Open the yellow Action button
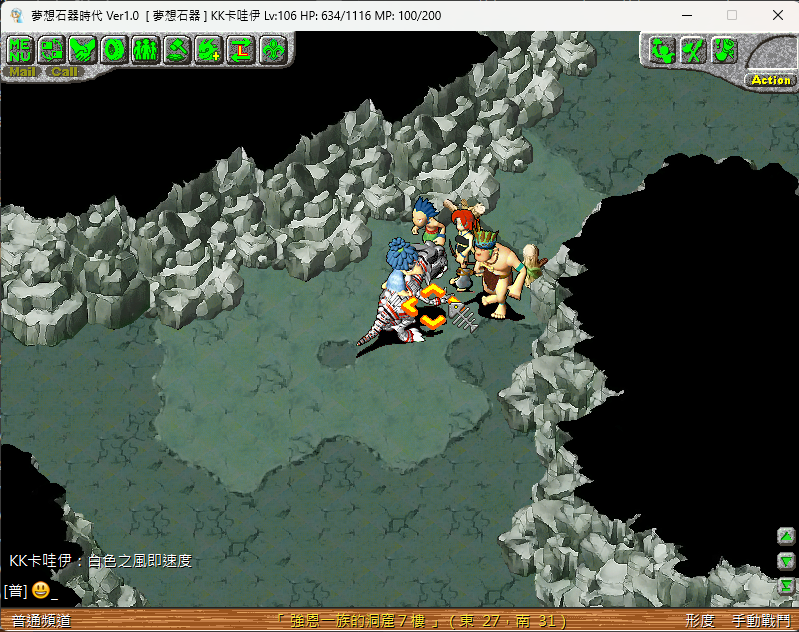This screenshot has height=632, width=799. pyautogui.click(x=770, y=80)
